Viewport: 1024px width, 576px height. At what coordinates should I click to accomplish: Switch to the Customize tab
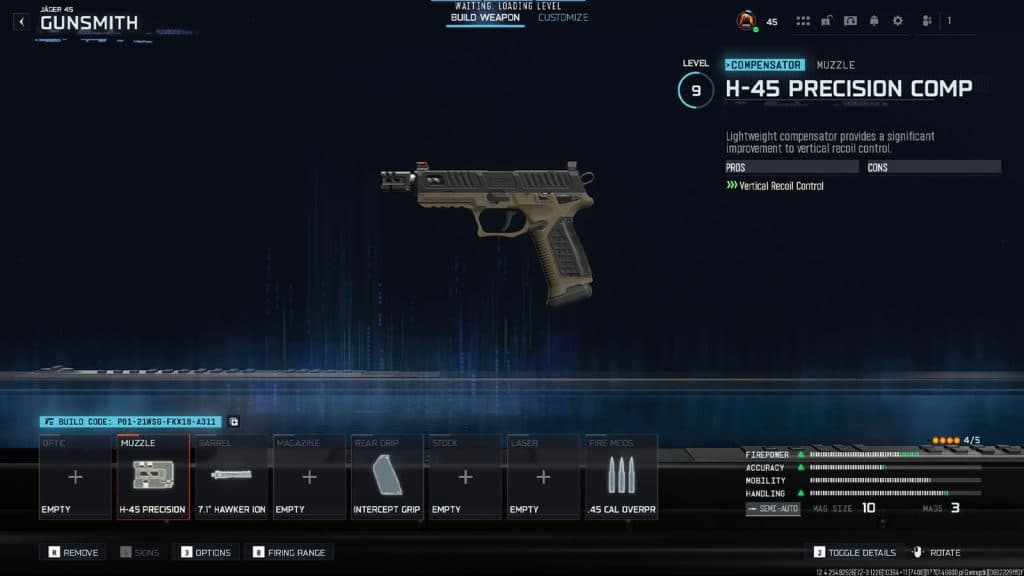[x=563, y=18]
